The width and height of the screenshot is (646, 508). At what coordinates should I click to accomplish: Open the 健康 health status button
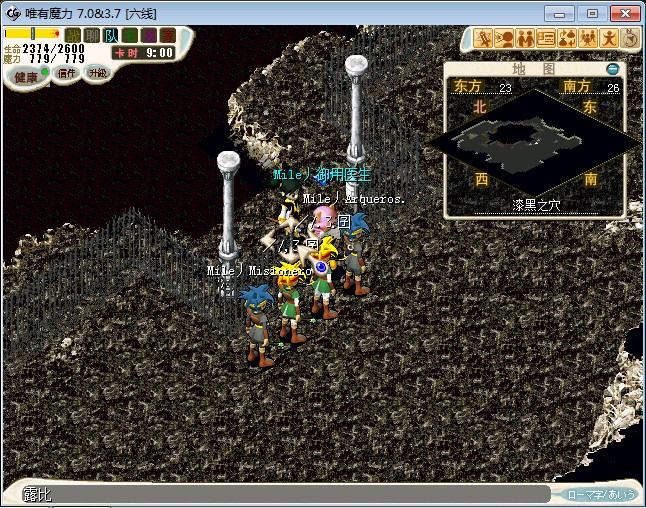(26, 77)
